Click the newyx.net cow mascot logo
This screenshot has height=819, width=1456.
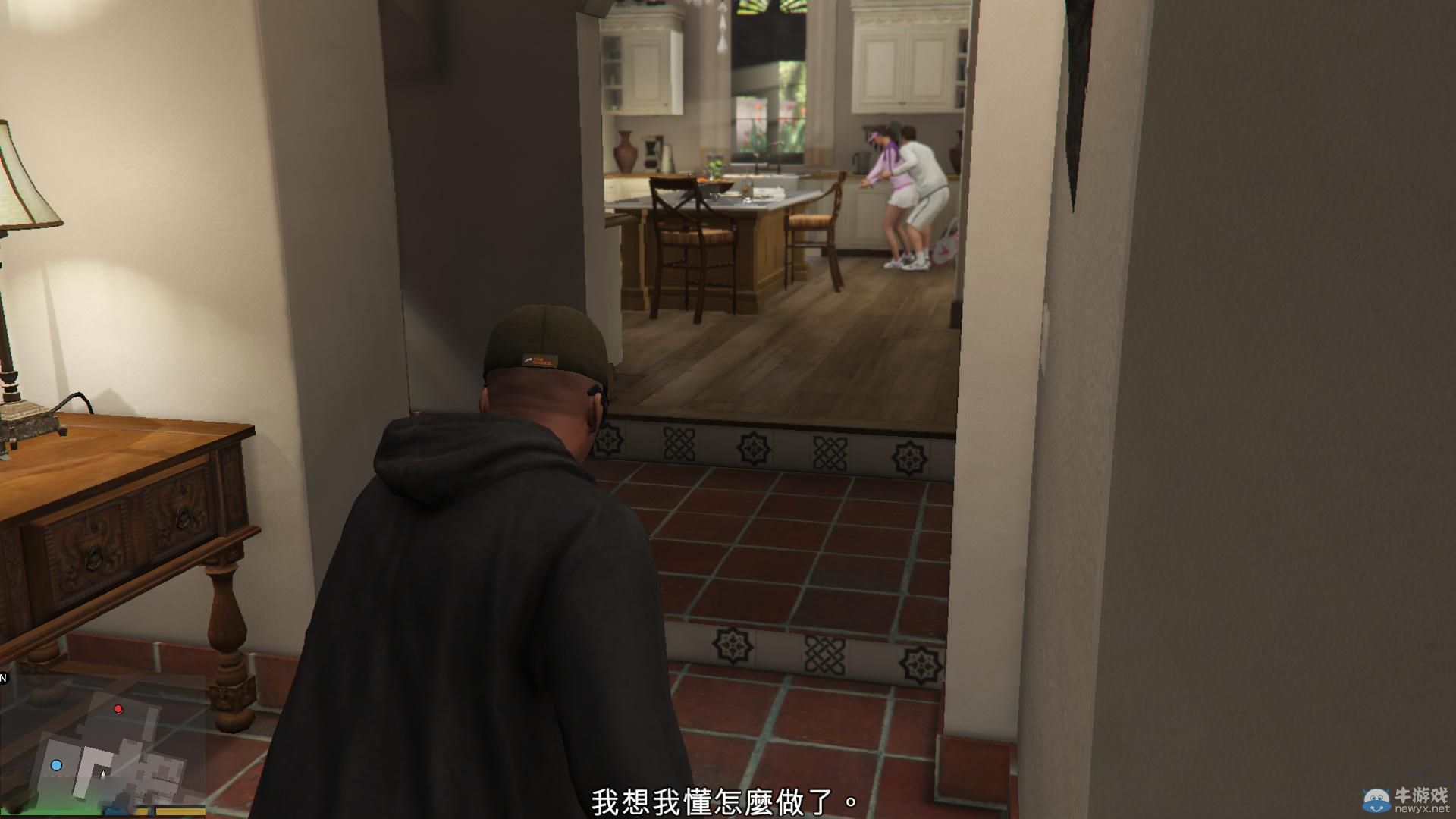click(1376, 799)
